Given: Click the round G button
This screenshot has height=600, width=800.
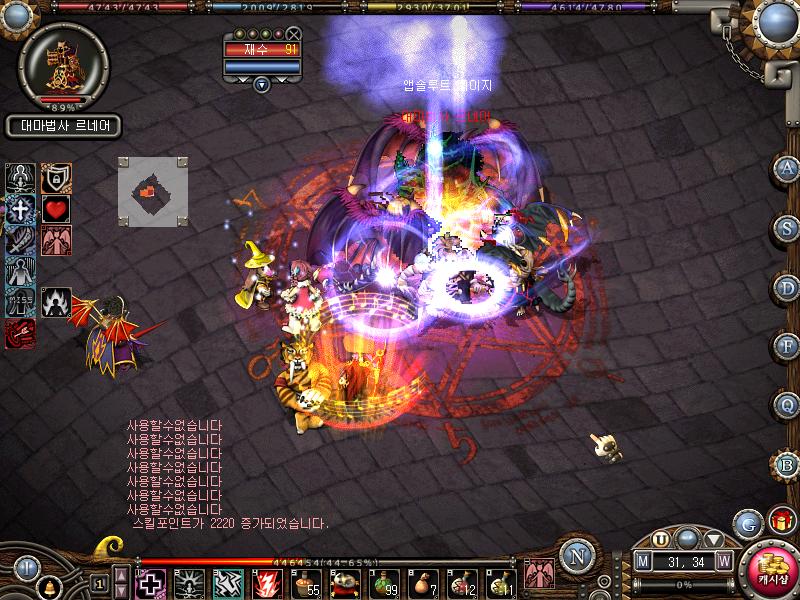Looking at the screenshot, I should pos(745,523).
